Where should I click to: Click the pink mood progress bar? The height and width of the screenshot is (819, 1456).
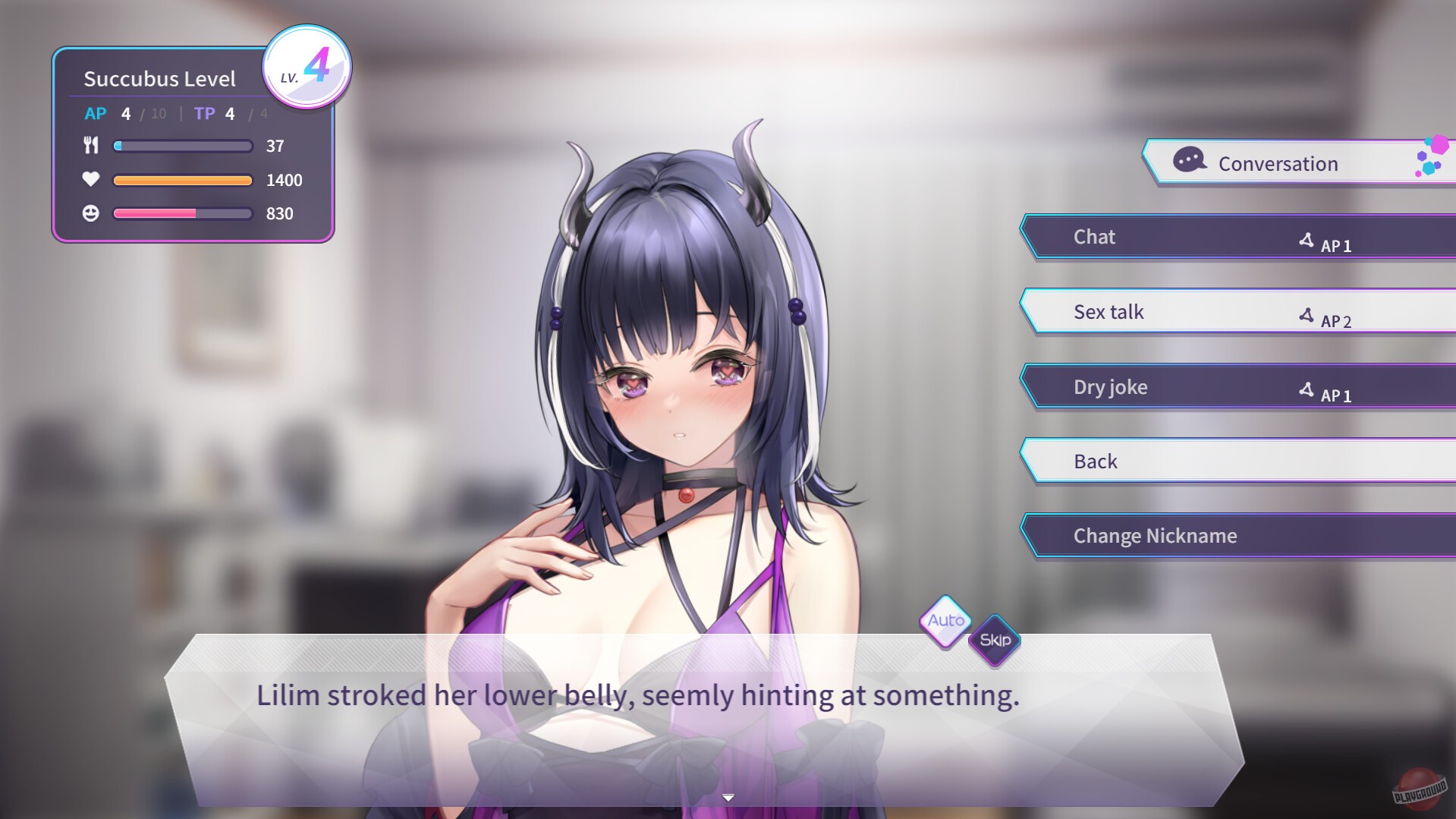pyautogui.click(x=182, y=214)
